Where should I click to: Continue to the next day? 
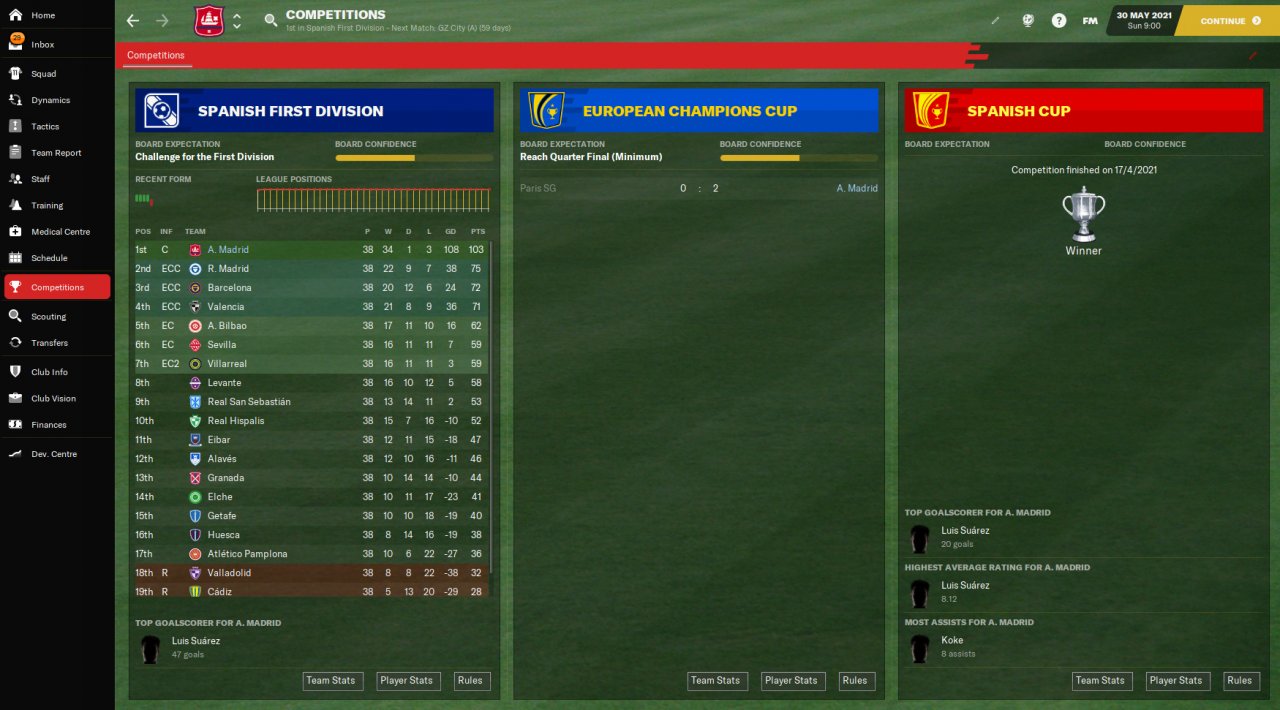1229,21
